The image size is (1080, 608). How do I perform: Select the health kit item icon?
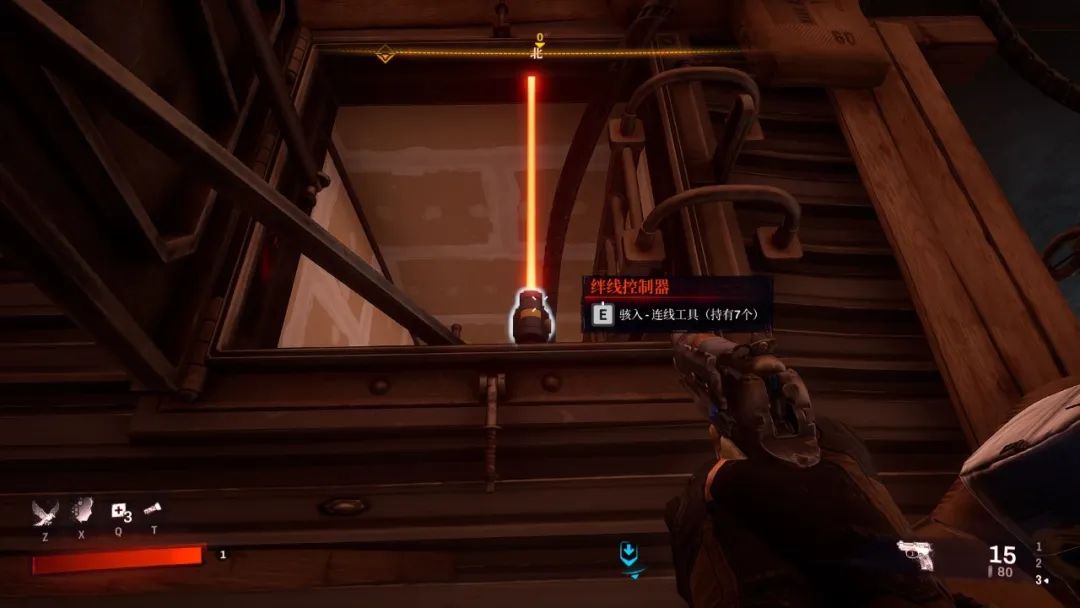[120, 511]
